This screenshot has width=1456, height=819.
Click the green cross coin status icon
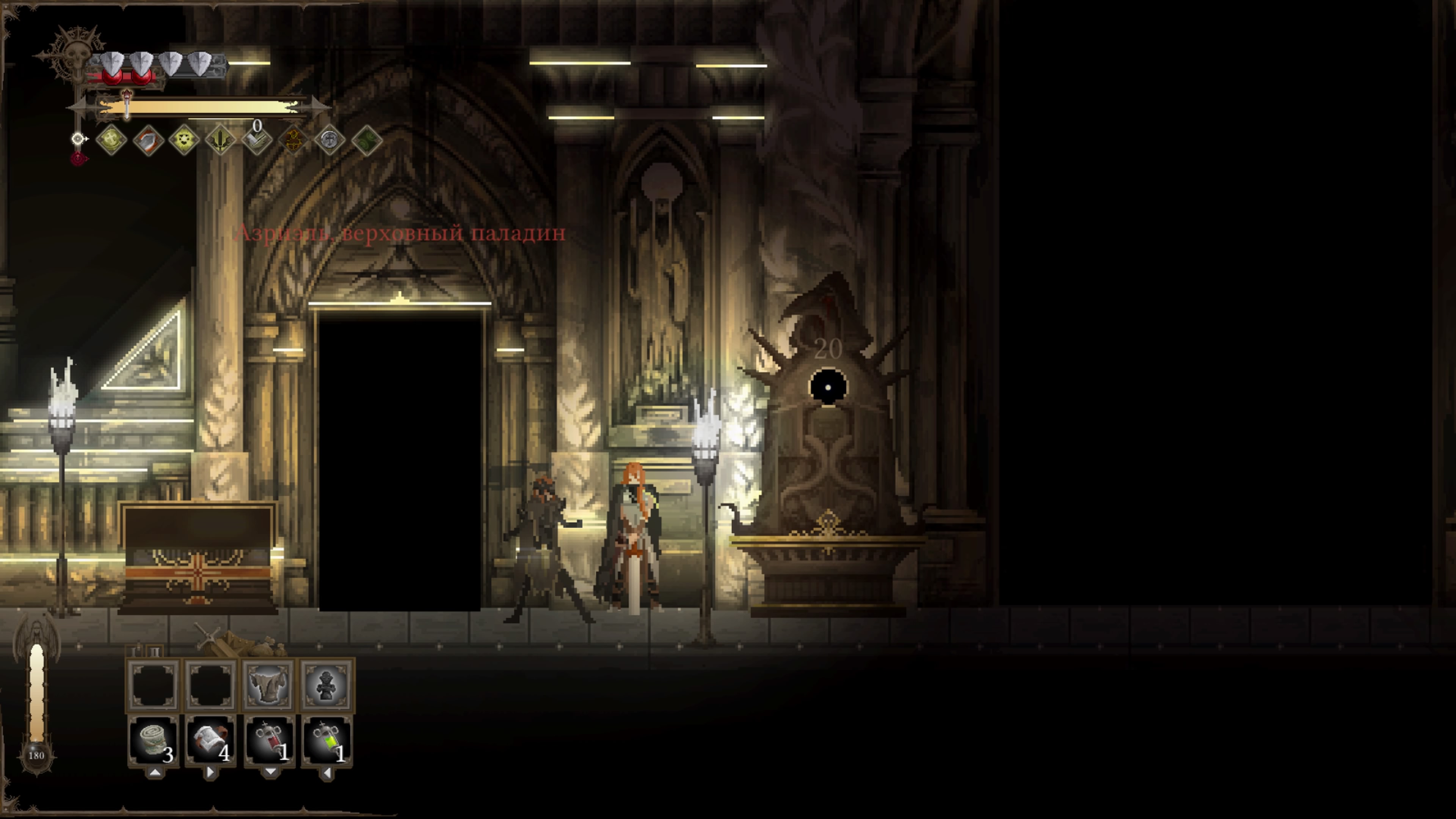111,140
